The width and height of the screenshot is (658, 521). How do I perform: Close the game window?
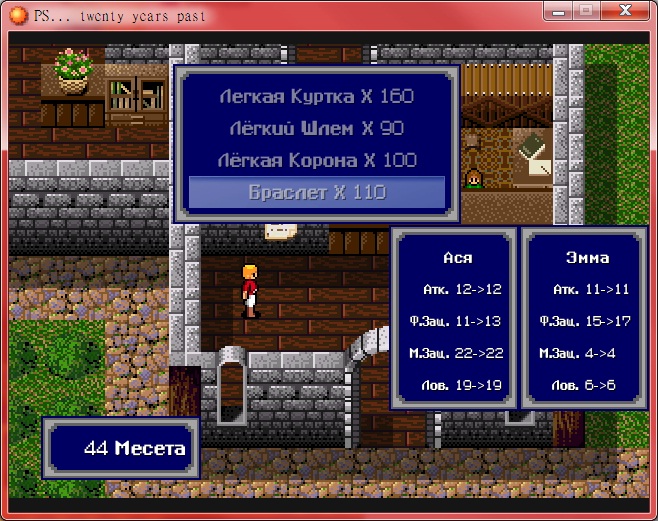click(x=627, y=10)
